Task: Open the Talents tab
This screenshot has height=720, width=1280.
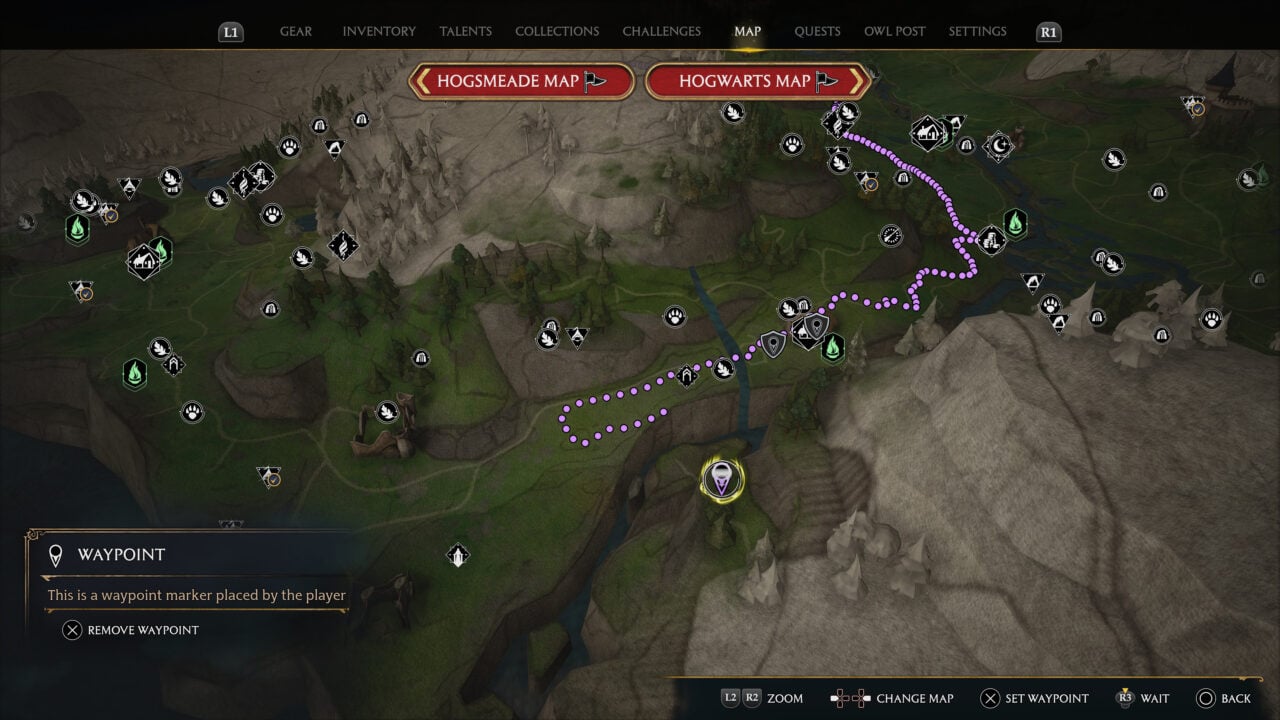Action: 465,31
